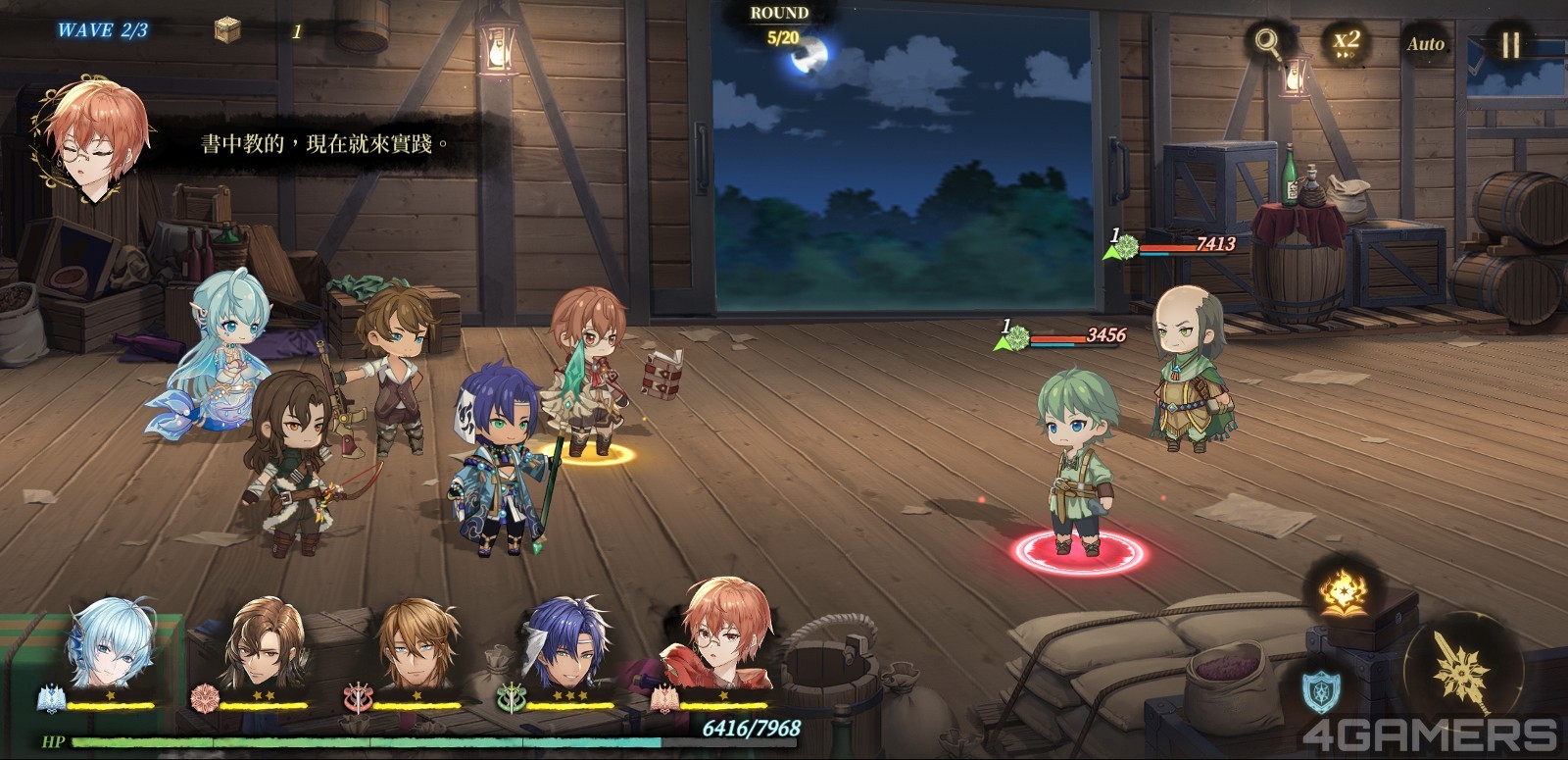Select the long brown-haired archer portrait
This screenshot has width=1568, height=760.
[262, 647]
